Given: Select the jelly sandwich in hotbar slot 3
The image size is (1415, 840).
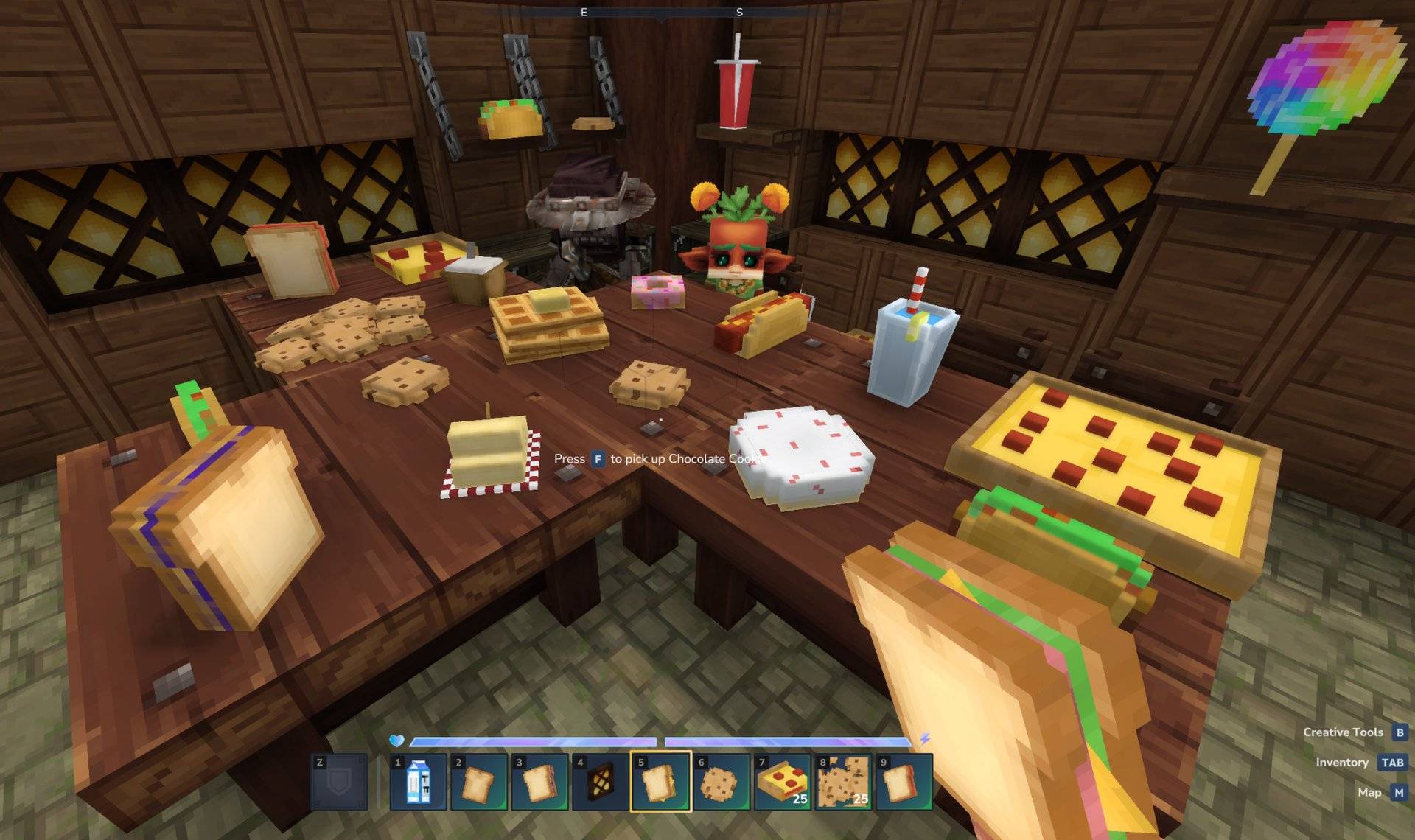Looking at the screenshot, I should 539,782.
